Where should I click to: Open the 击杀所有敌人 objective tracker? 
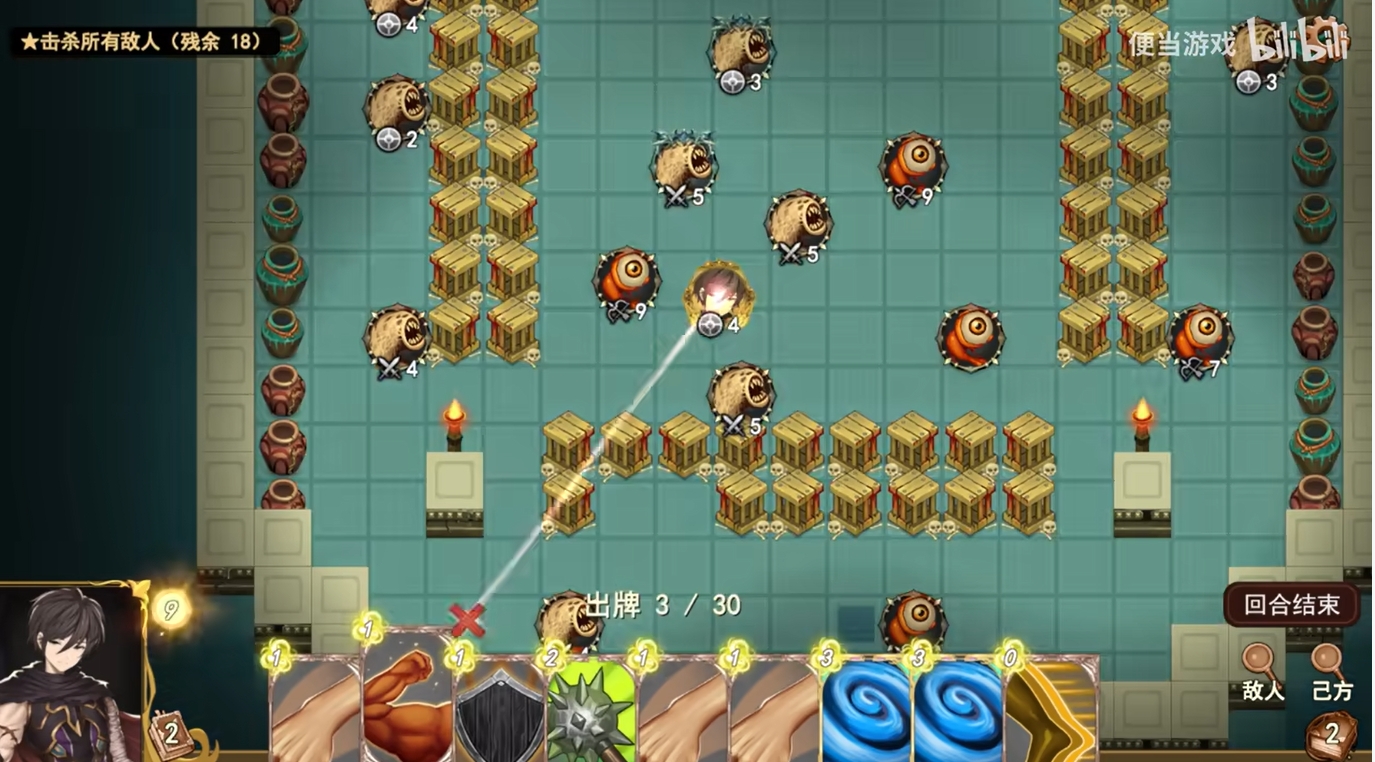point(142,42)
